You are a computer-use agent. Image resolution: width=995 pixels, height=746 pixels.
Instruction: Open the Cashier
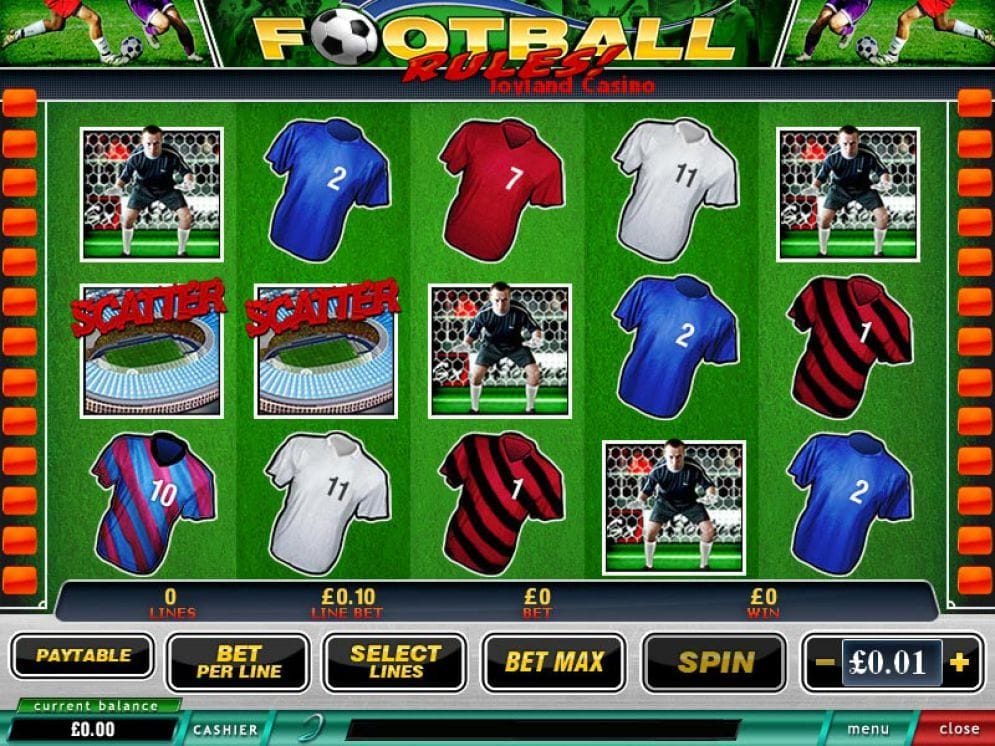226,730
